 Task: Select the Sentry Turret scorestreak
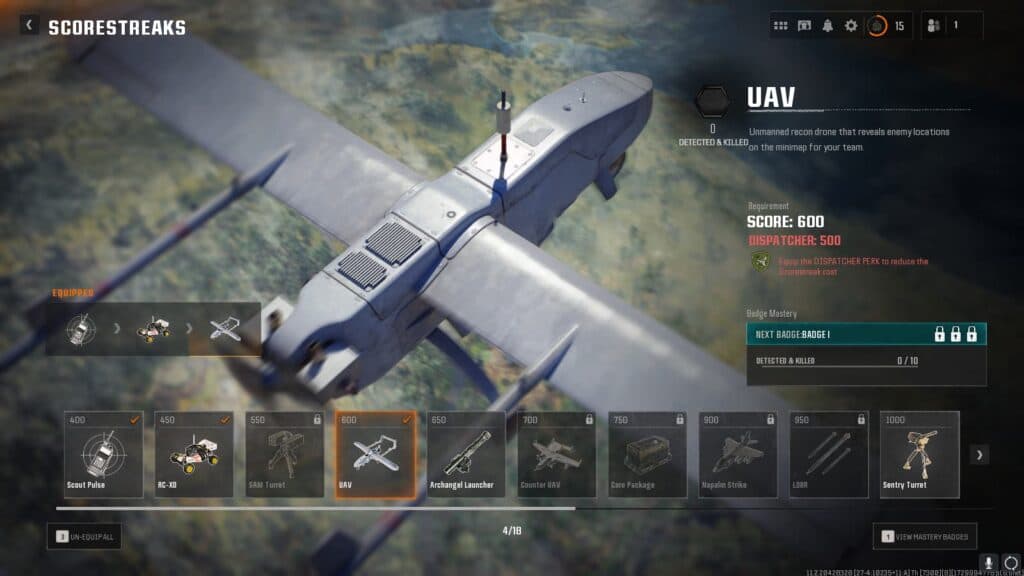pyautogui.click(x=919, y=454)
